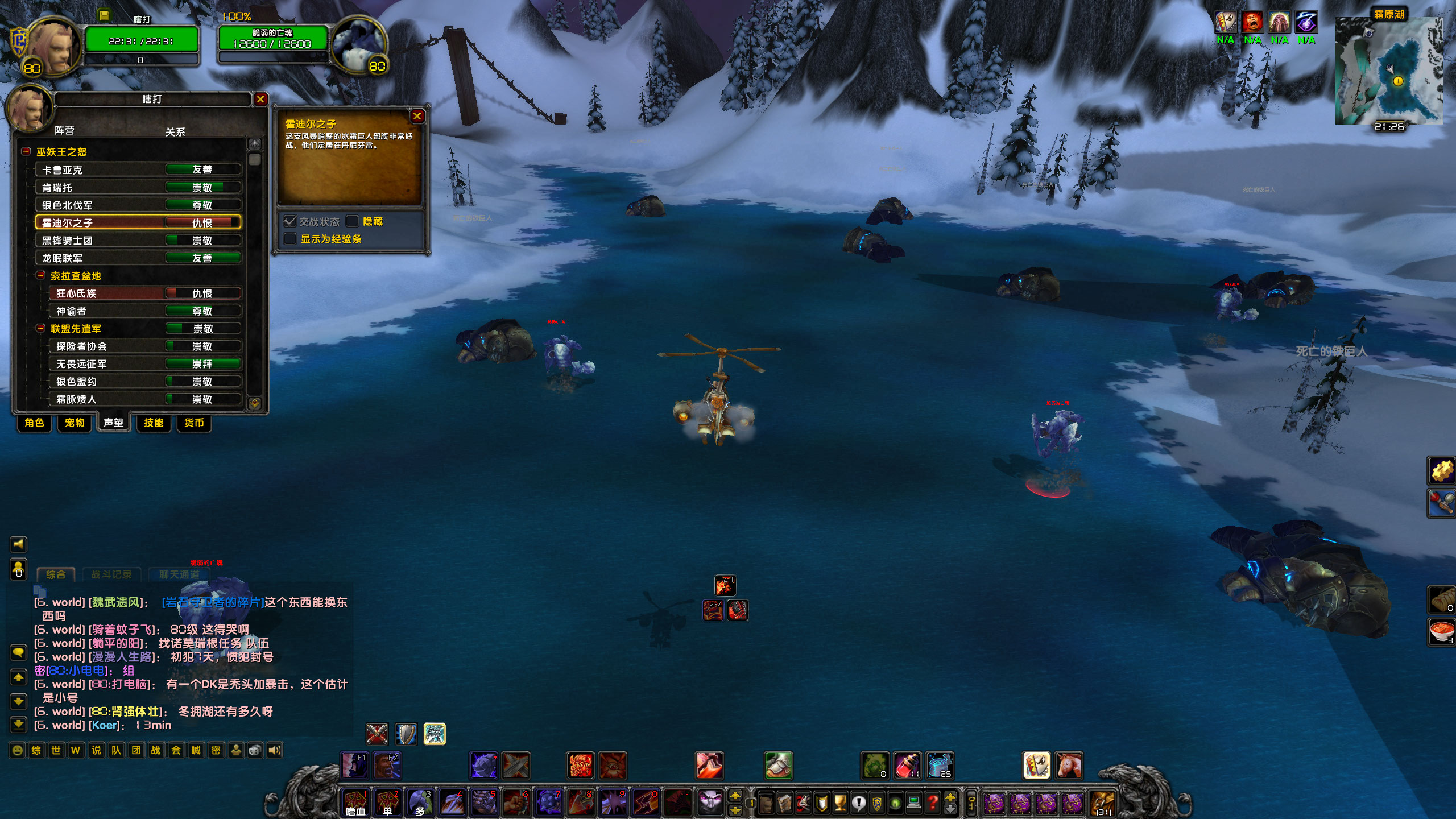Open the Dungeon Finder green eye icon
The width and height of the screenshot is (1456, 819).
[895, 803]
